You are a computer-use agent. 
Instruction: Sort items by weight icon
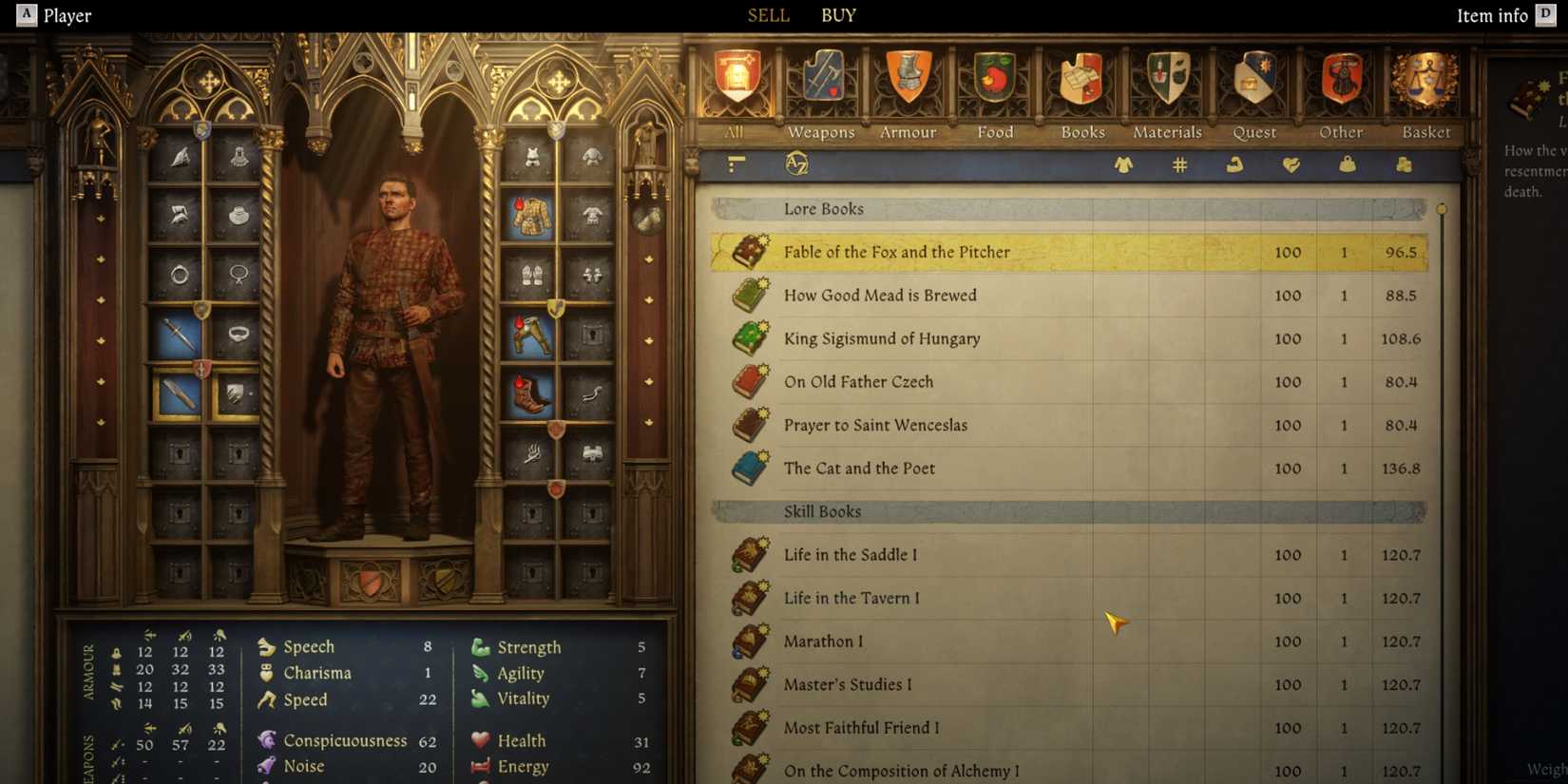[1348, 164]
